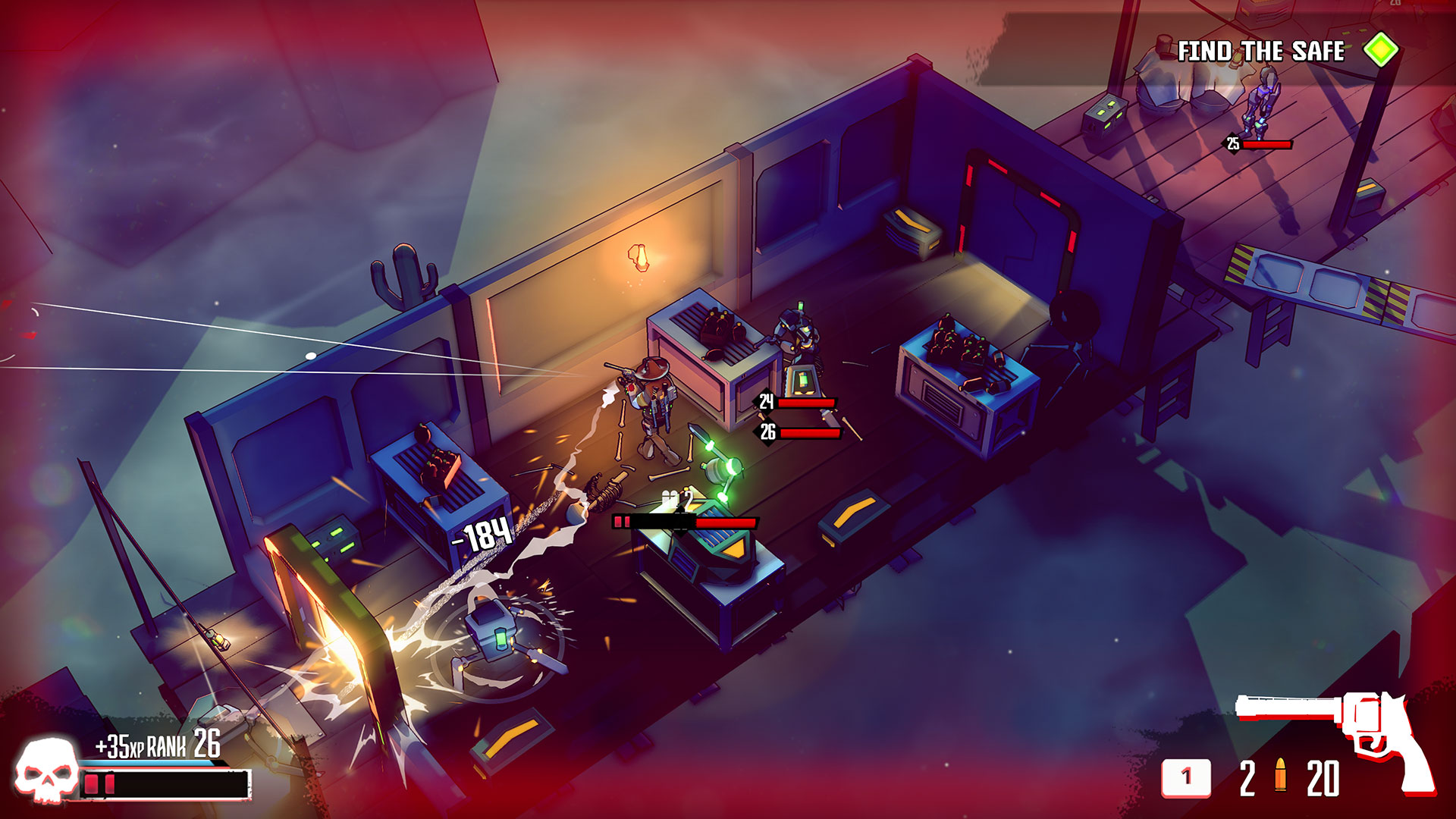Click the FIND THE SAFE objective text
1456x819 pixels.
1260,50
